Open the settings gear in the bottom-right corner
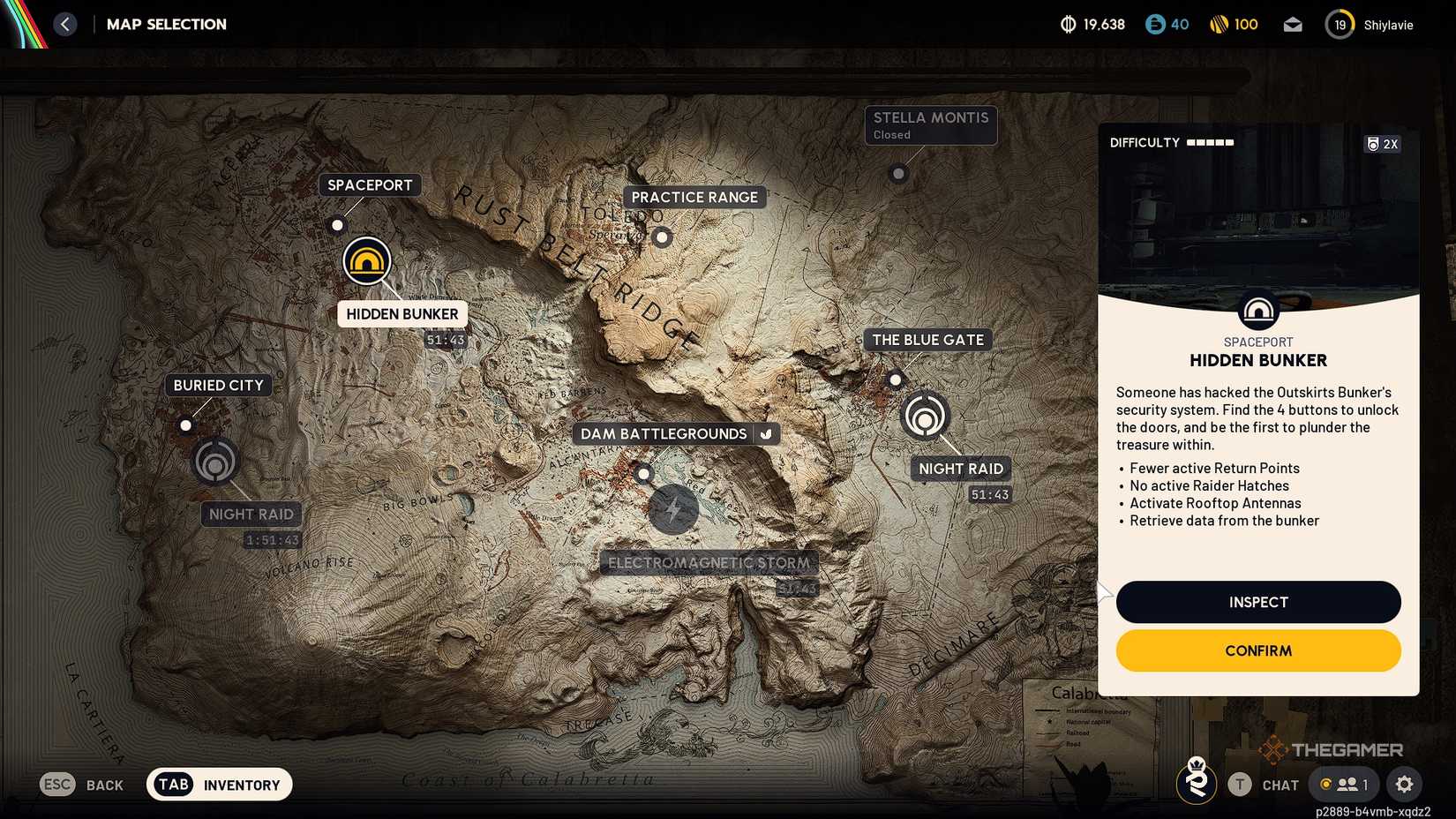This screenshot has width=1456, height=819. (x=1405, y=784)
